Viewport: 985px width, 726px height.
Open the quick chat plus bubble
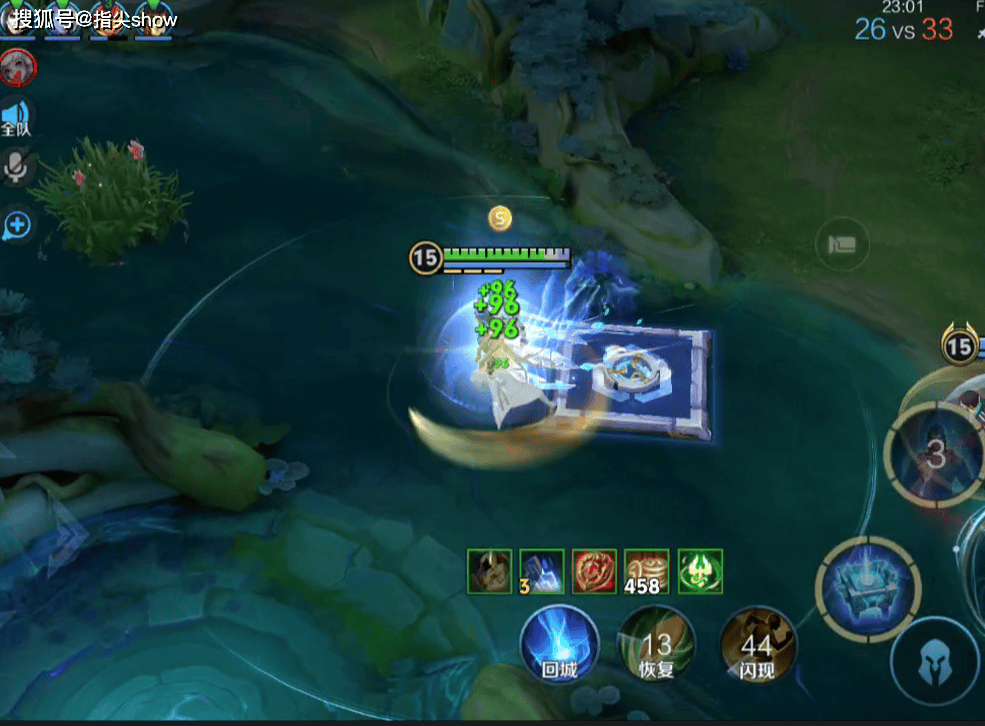pyautogui.click(x=17, y=224)
